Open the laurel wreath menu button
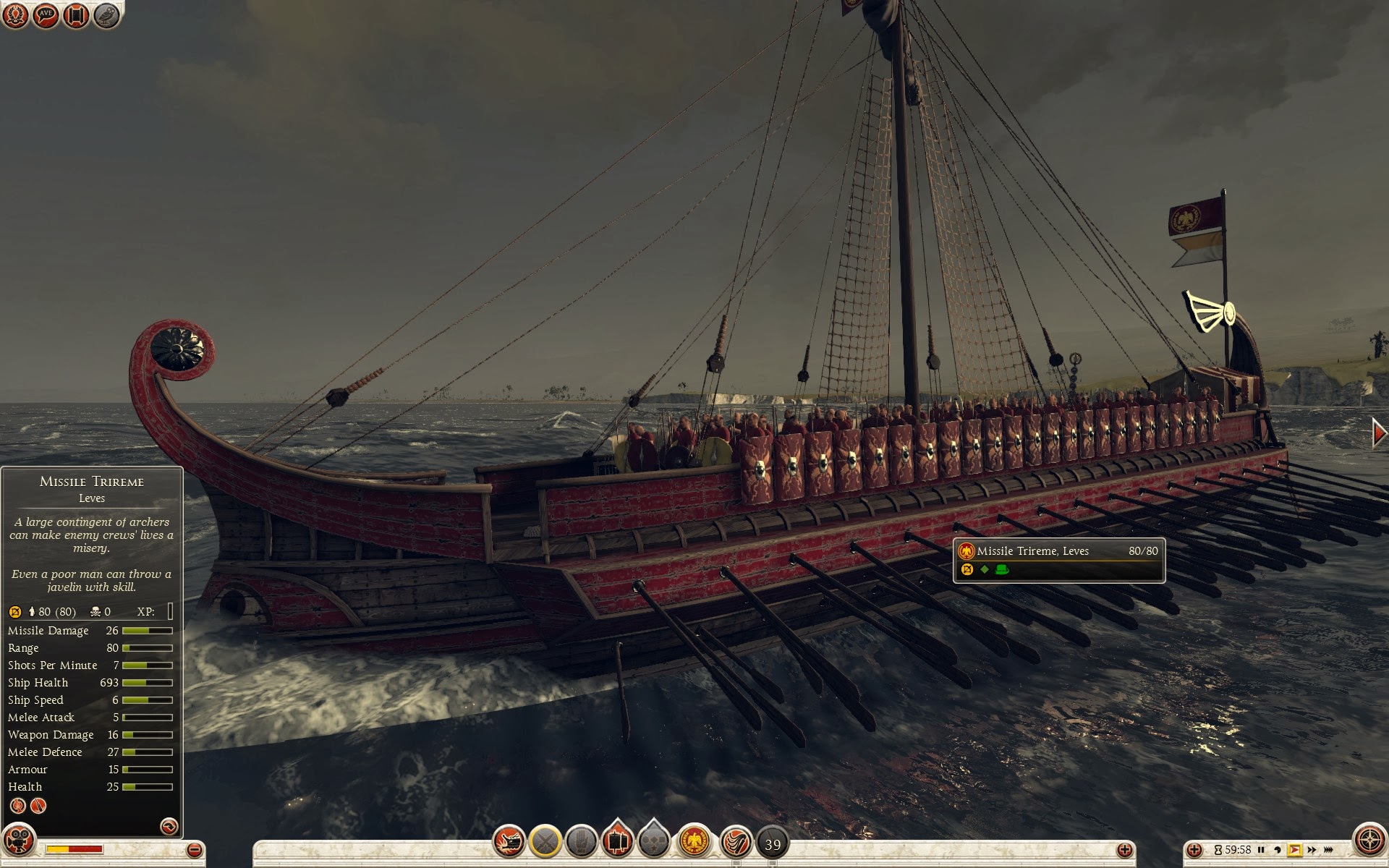1389x868 pixels. tap(15, 14)
